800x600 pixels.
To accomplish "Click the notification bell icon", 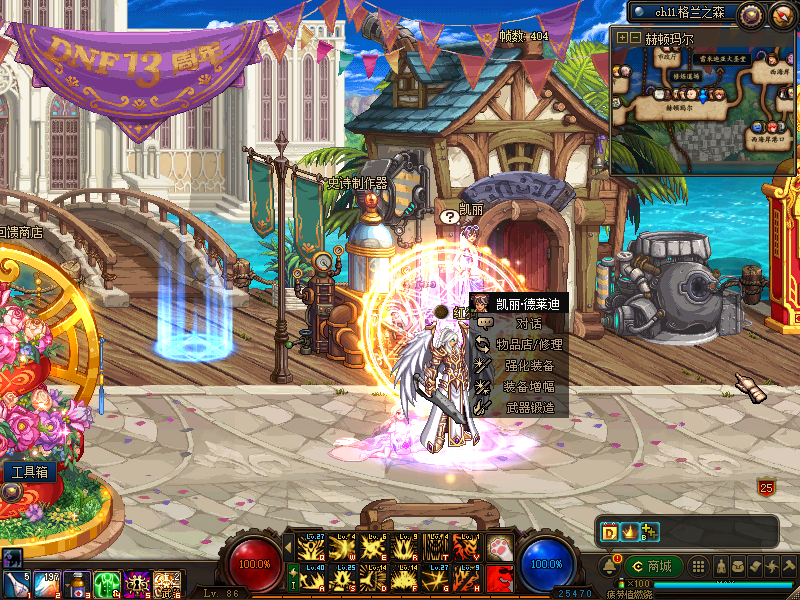I will (x=610, y=566).
